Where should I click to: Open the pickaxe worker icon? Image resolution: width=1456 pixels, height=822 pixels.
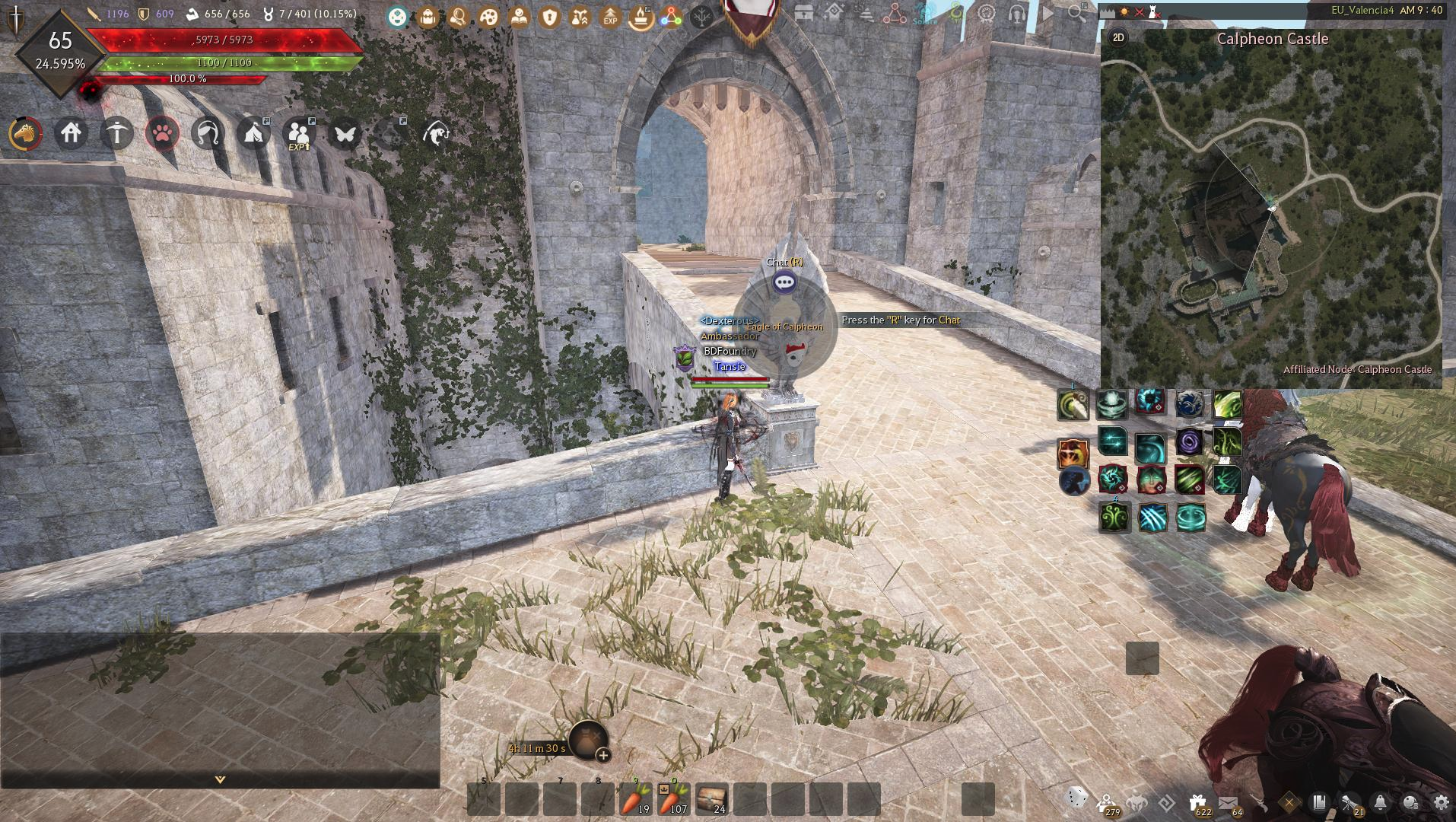click(116, 134)
